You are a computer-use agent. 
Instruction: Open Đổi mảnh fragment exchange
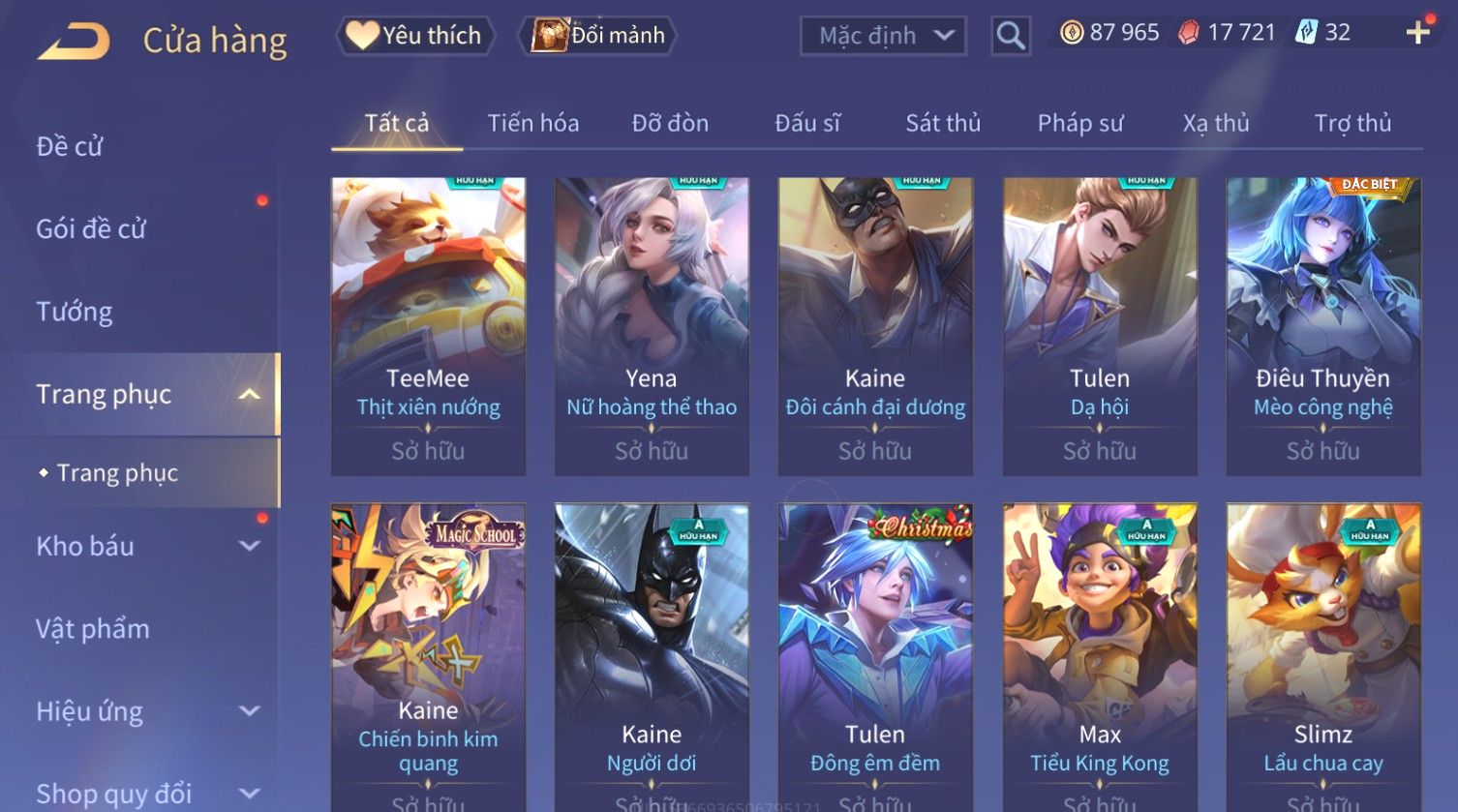(x=598, y=36)
